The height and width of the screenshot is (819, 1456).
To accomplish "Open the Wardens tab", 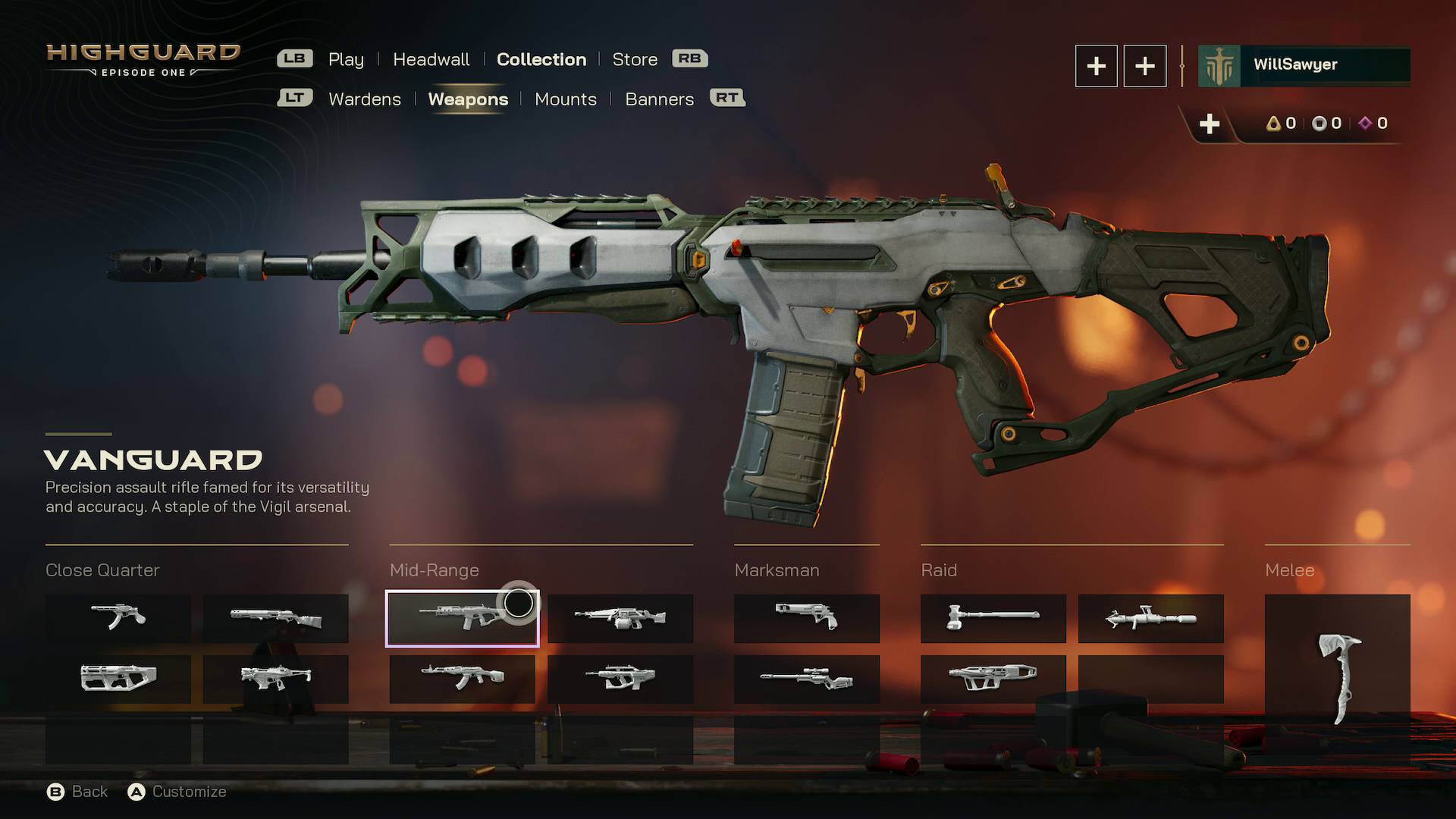I will click(x=365, y=99).
